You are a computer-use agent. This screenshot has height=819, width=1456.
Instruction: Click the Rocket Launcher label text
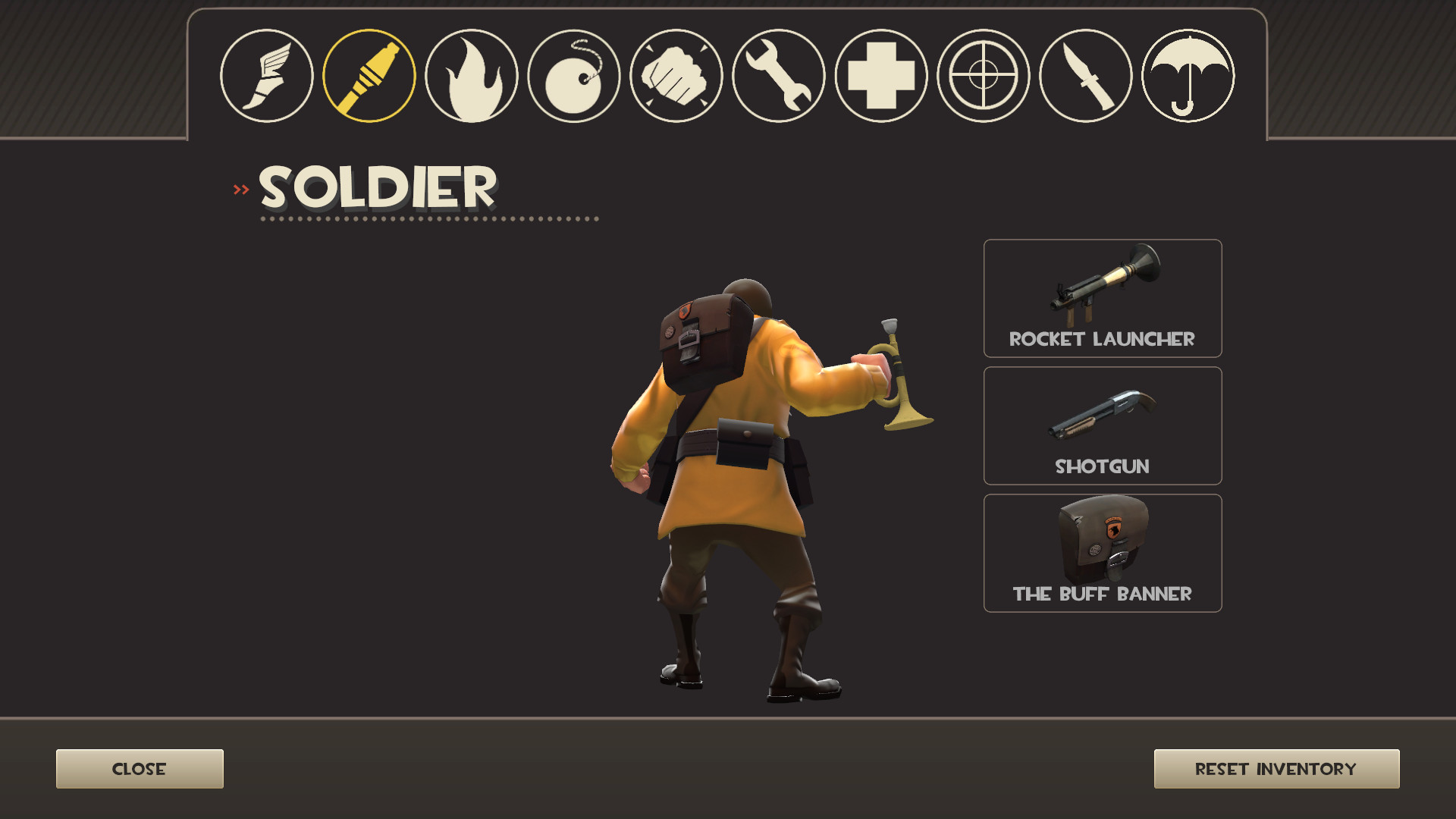click(1102, 340)
